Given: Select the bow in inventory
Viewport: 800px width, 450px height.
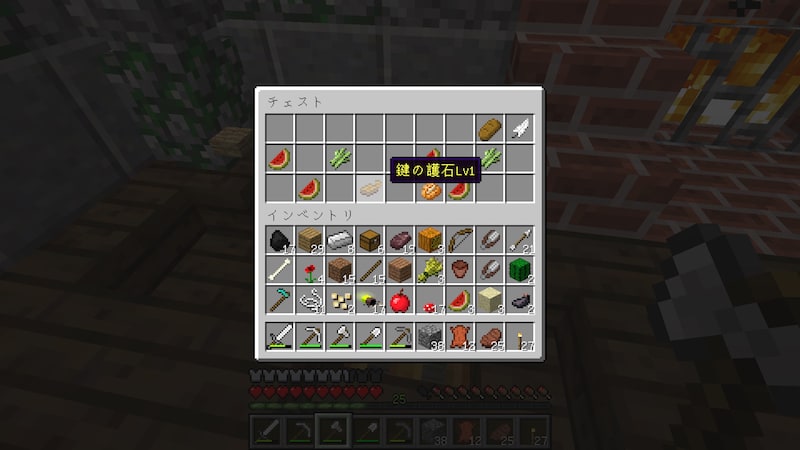Looking at the screenshot, I should tap(460, 240).
